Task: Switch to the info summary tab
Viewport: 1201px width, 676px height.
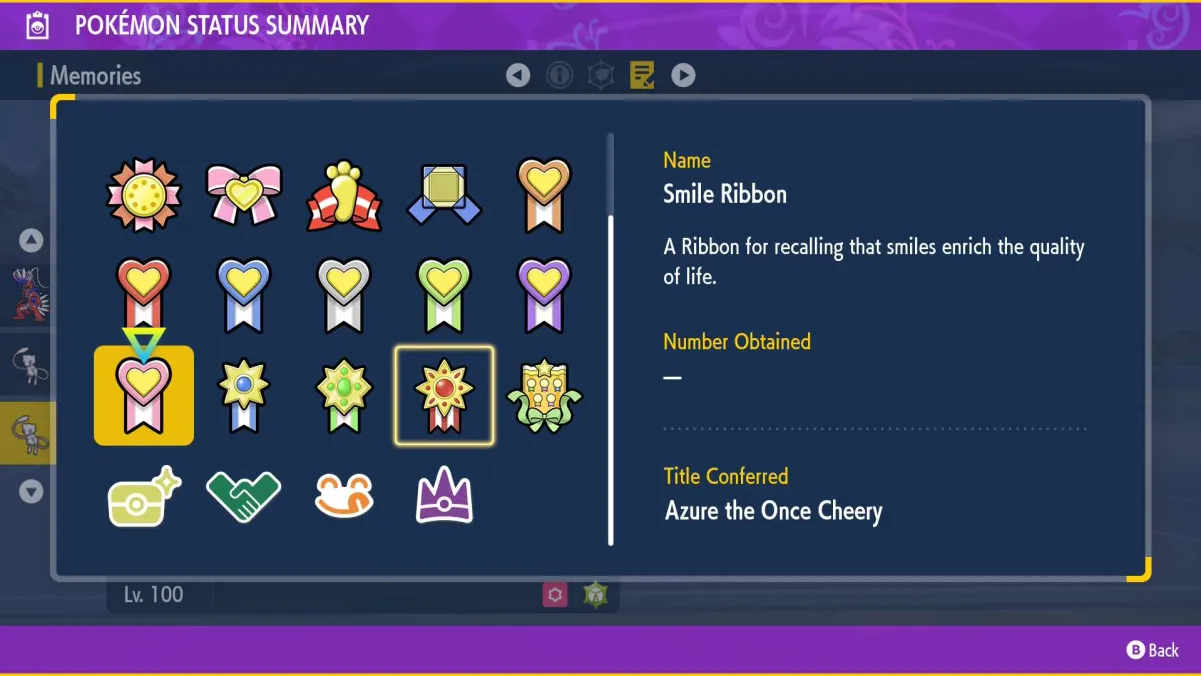Action: pos(559,75)
